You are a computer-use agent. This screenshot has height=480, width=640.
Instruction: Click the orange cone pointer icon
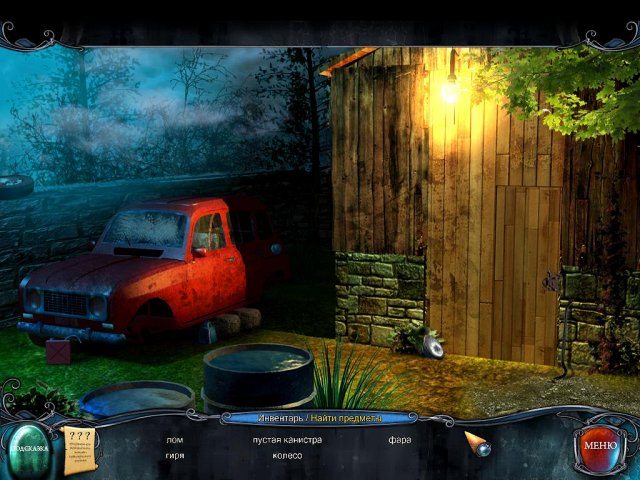(476, 443)
